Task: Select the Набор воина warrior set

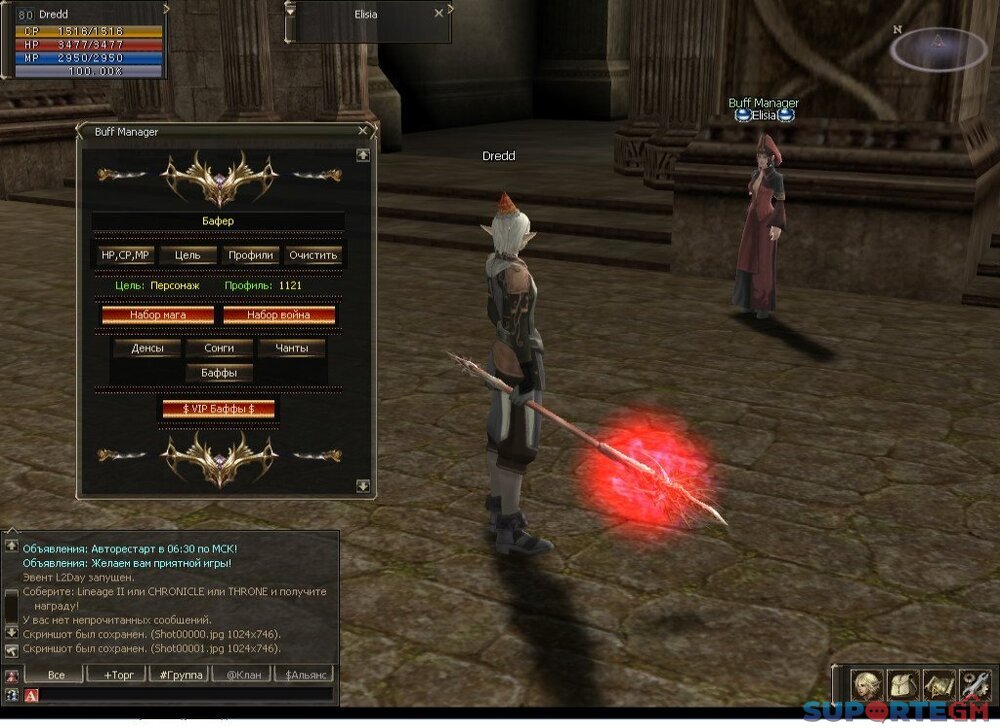Action: click(279, 315)
